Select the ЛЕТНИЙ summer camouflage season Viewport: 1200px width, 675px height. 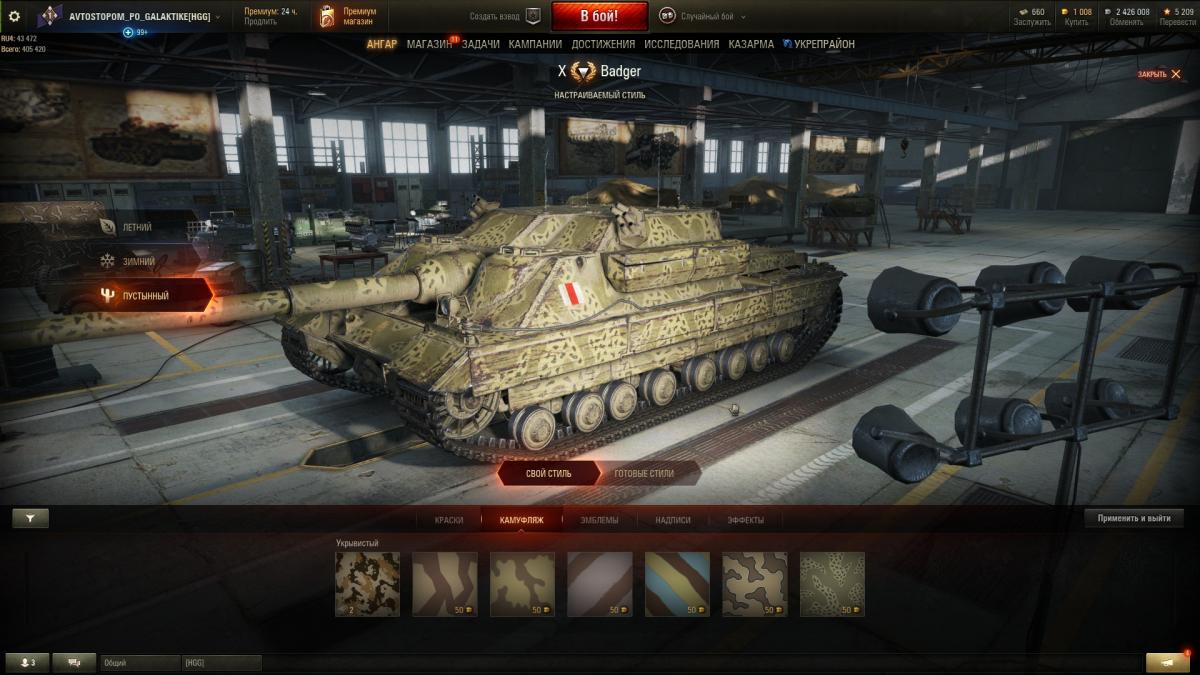[137, 227]
